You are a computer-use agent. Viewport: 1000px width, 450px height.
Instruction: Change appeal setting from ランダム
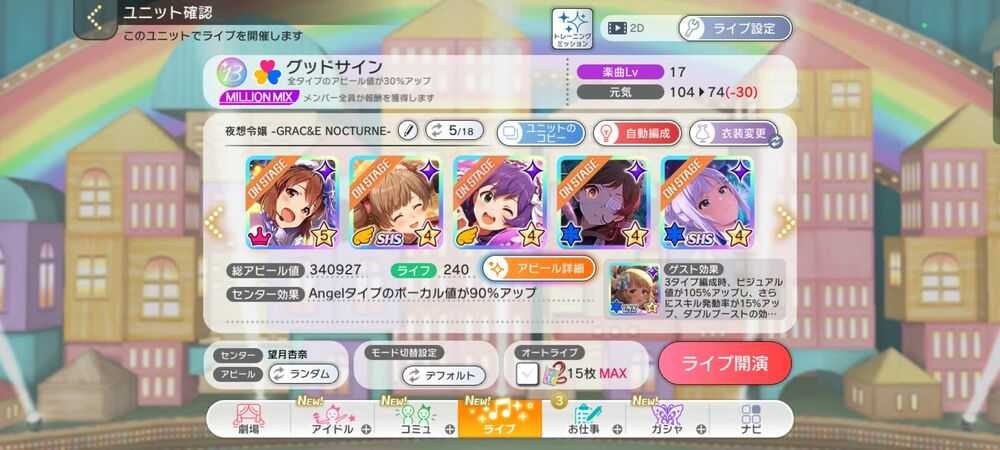pyautogui.click(x=302, y=374)
